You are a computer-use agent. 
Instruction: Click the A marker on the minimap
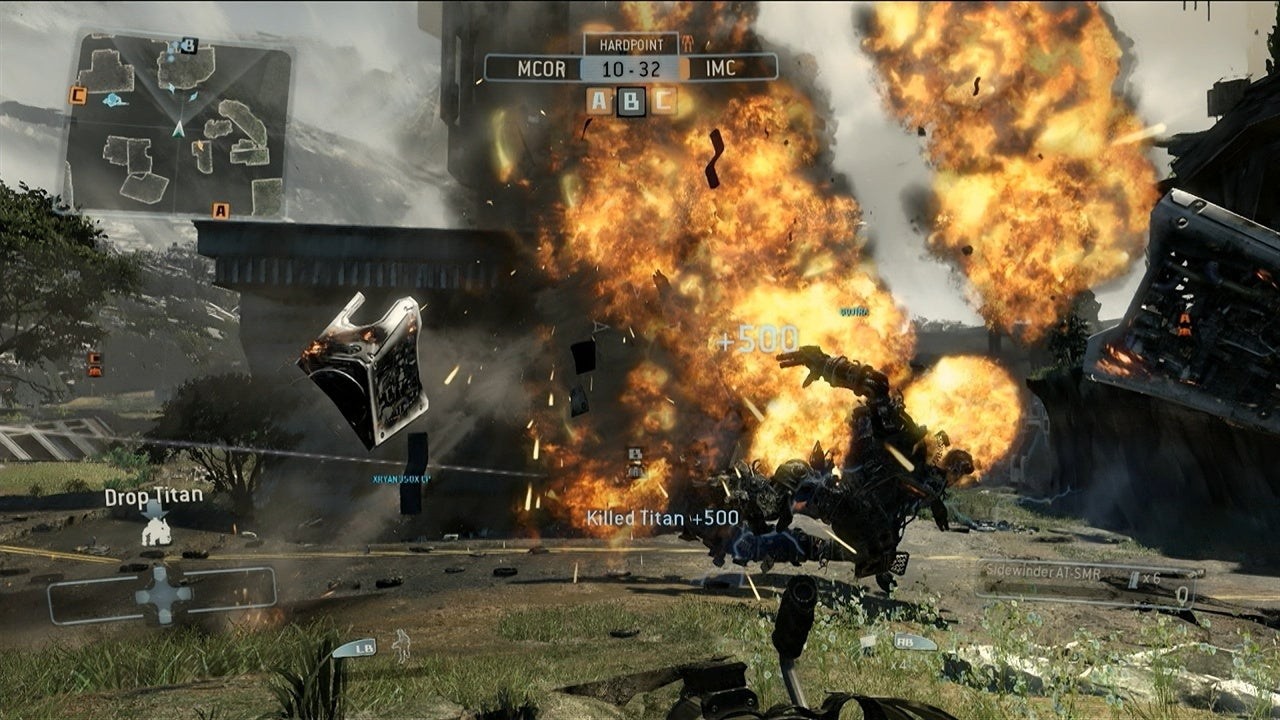(220, 210)
